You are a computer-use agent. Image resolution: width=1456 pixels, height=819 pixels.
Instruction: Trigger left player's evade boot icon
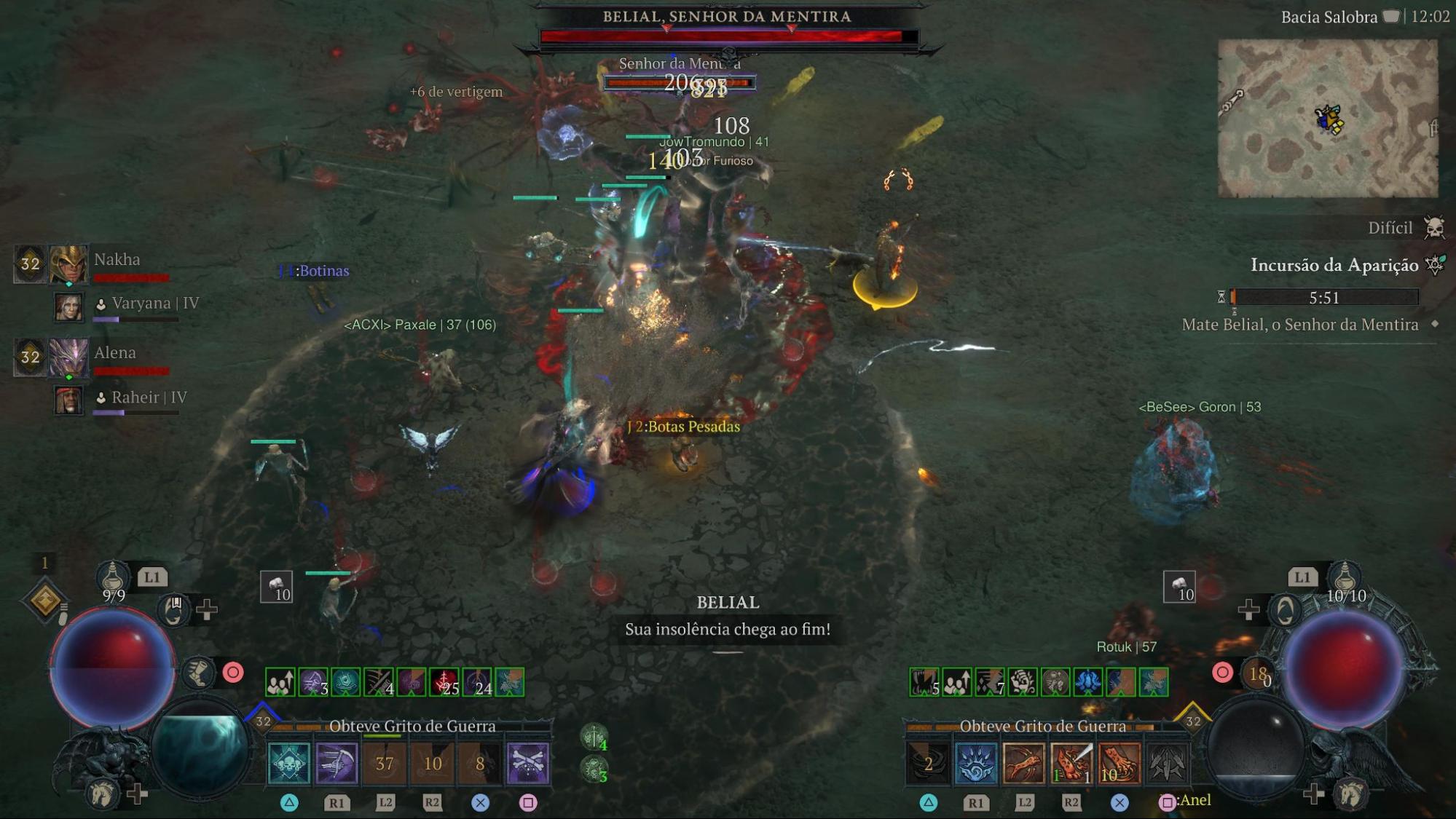pos(197,673)
